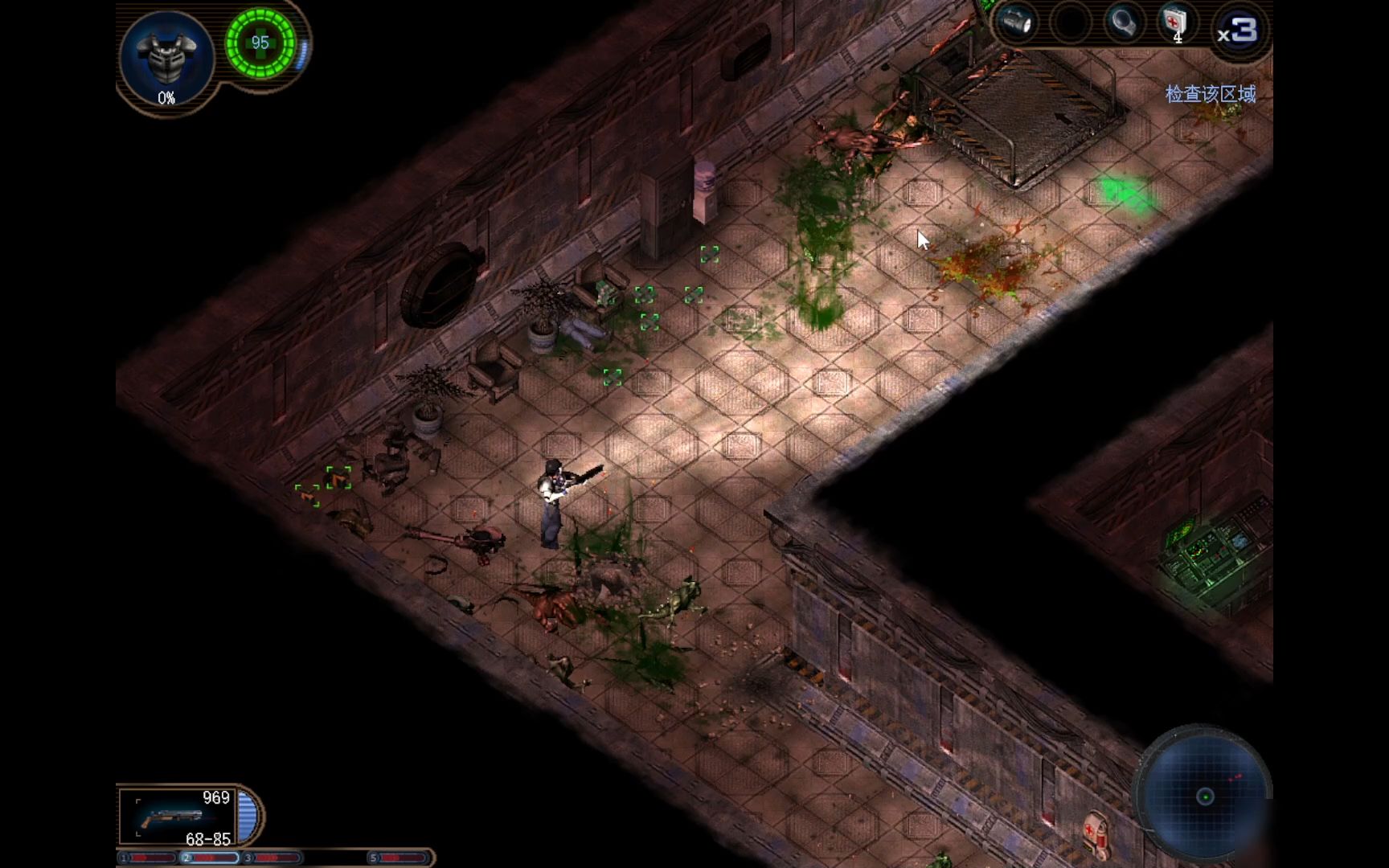Switch to weapon slot 1
The width and height of the screenshot is (1389, 868).
coord(148,858)
